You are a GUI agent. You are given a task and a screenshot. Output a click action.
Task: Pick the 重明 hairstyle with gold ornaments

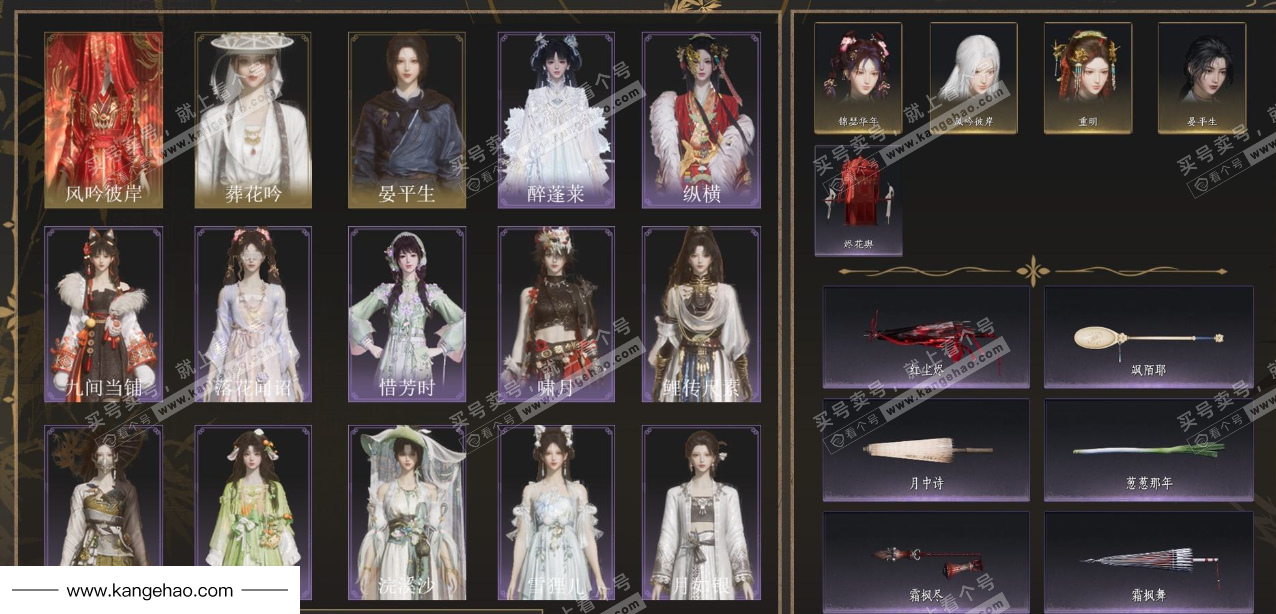(x=1088, y=78)
